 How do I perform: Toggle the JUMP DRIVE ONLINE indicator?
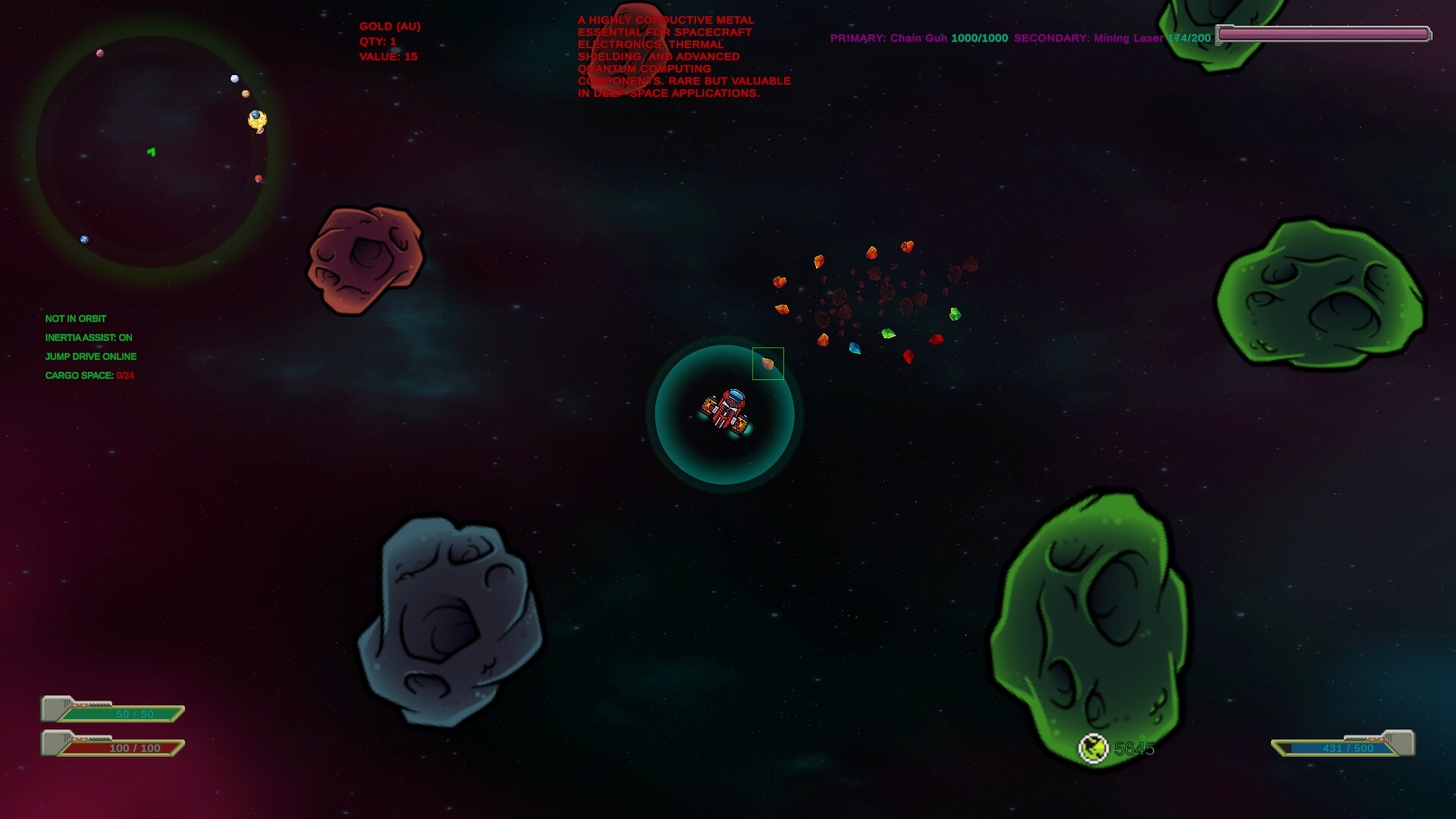91,356
